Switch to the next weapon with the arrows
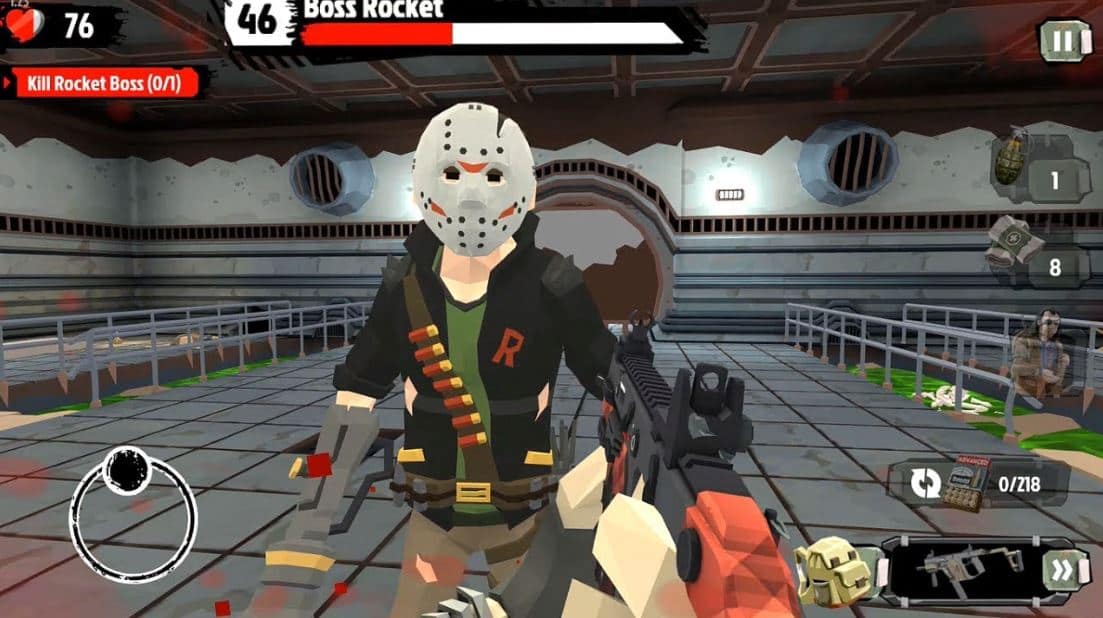 coord(1060,571)
